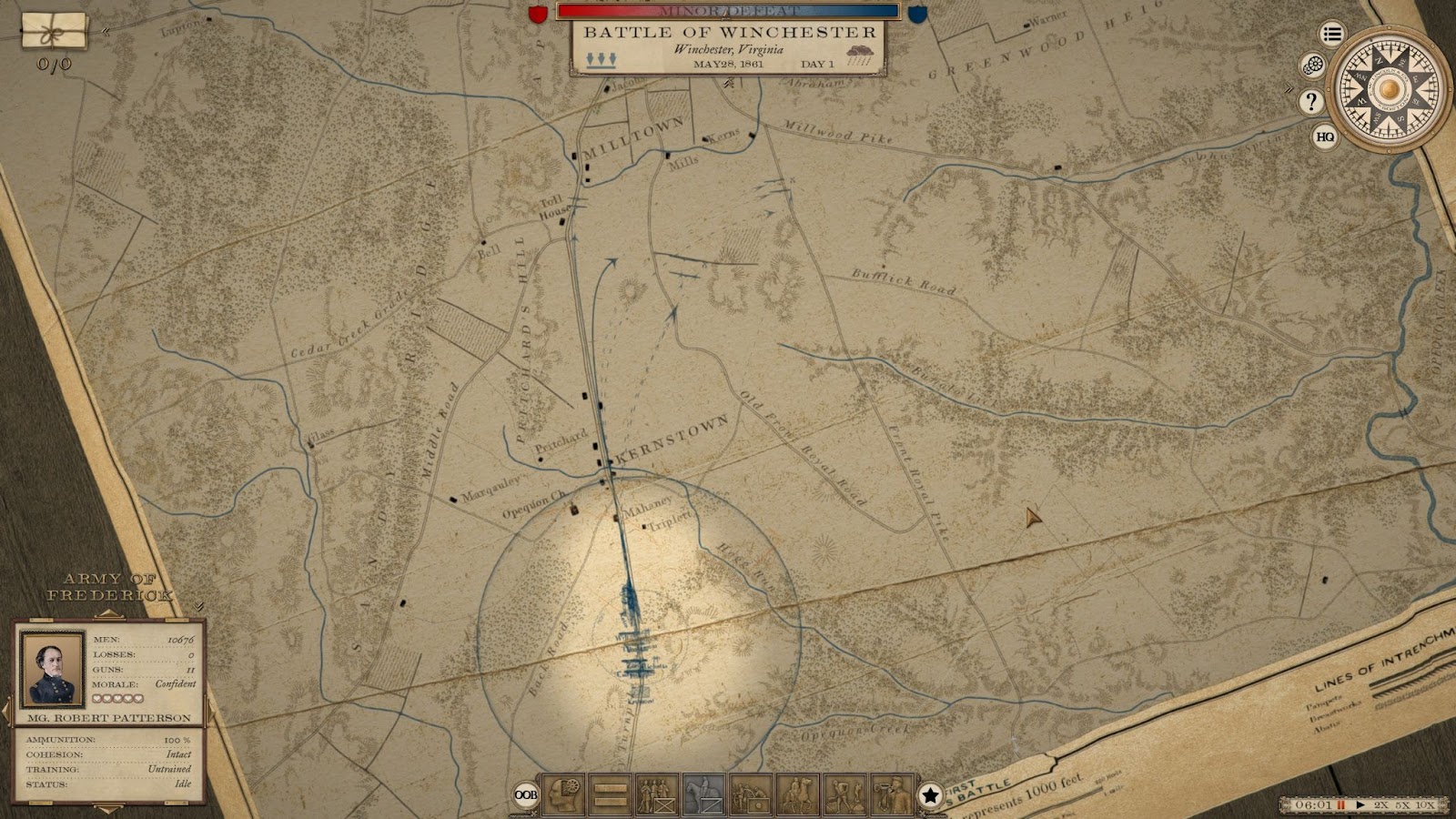Pause the game with the red pause button

[1340, 805]
